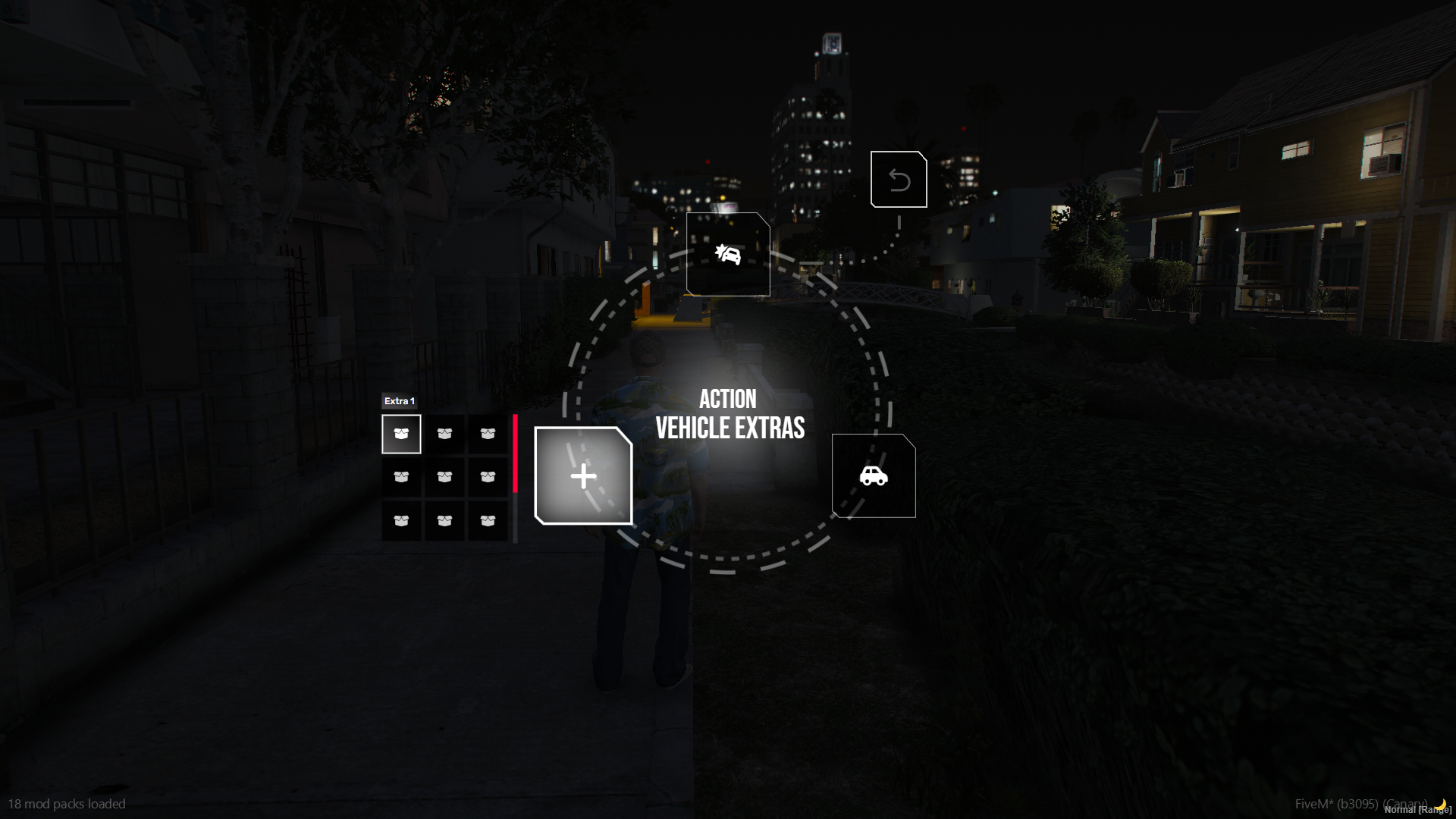
Task: Click the back arrow icon in the radial menu
Action: 899,179
